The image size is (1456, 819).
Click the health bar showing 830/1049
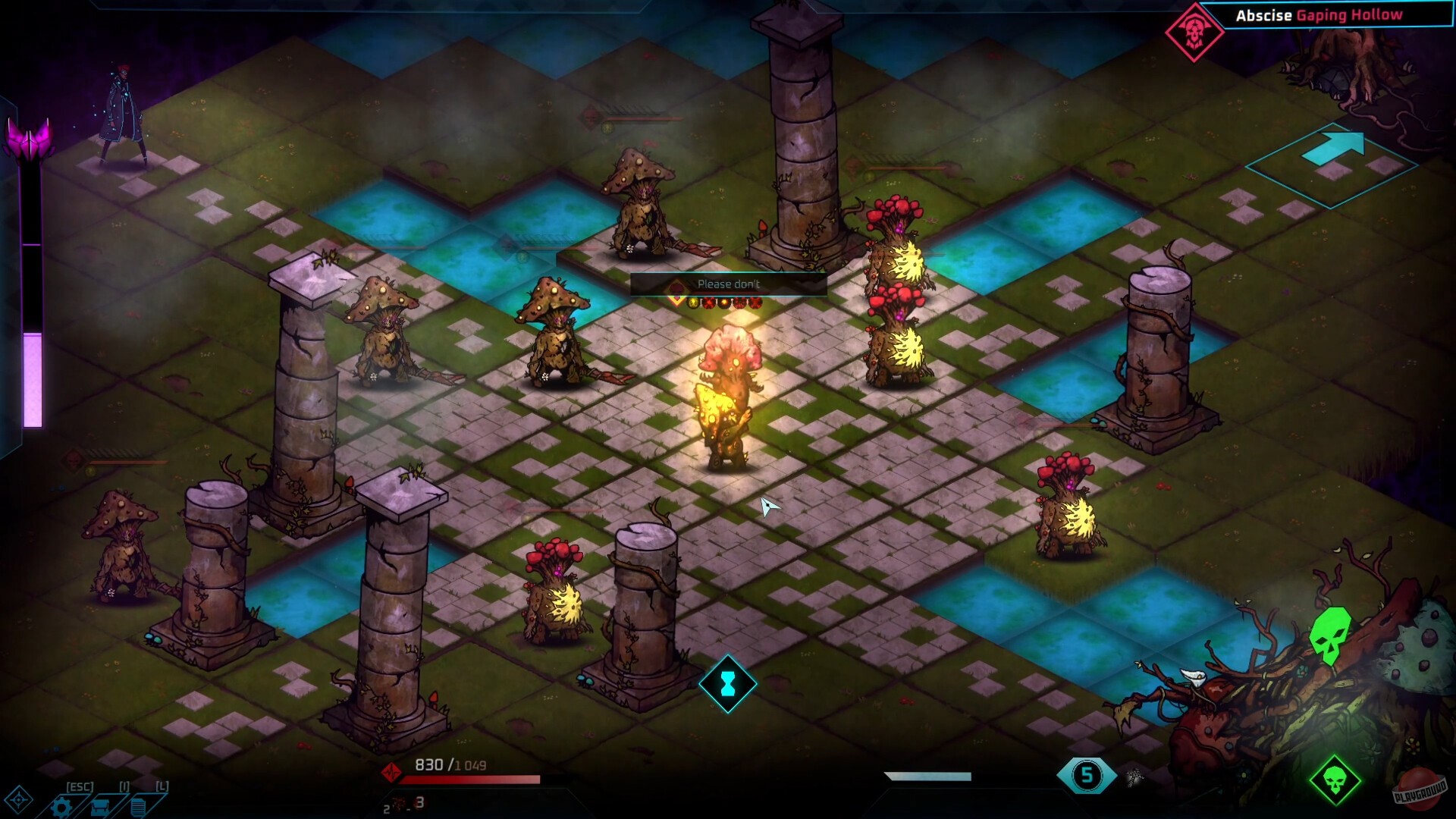tap(470, 777)
